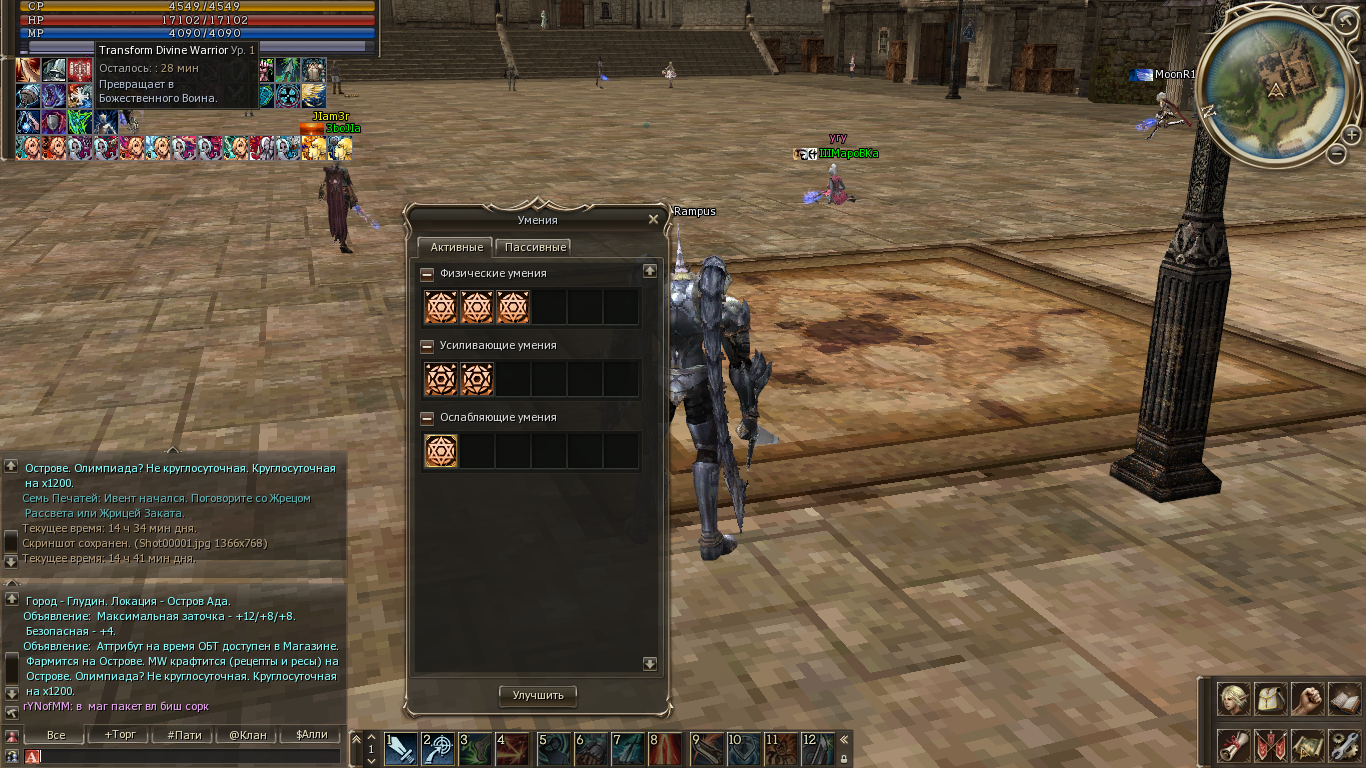Viewport: 1366px width, 768px height.
Task: Close the Умения skills window
Action: [653, 219]
